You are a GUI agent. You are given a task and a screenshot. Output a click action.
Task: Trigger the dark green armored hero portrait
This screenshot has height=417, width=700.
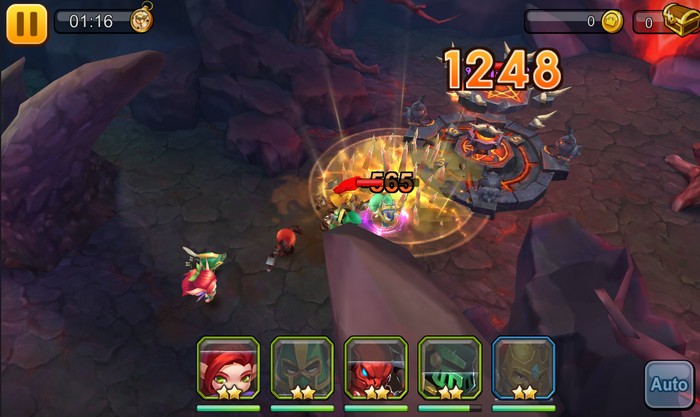(x=450, y=369)
